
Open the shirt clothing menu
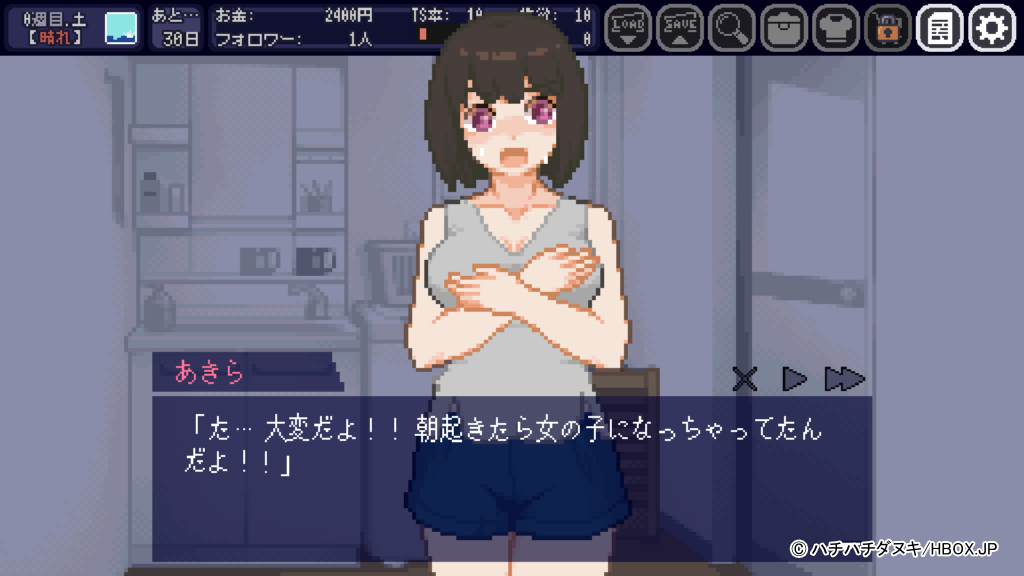pyautogui.click(x=836, y=28)
